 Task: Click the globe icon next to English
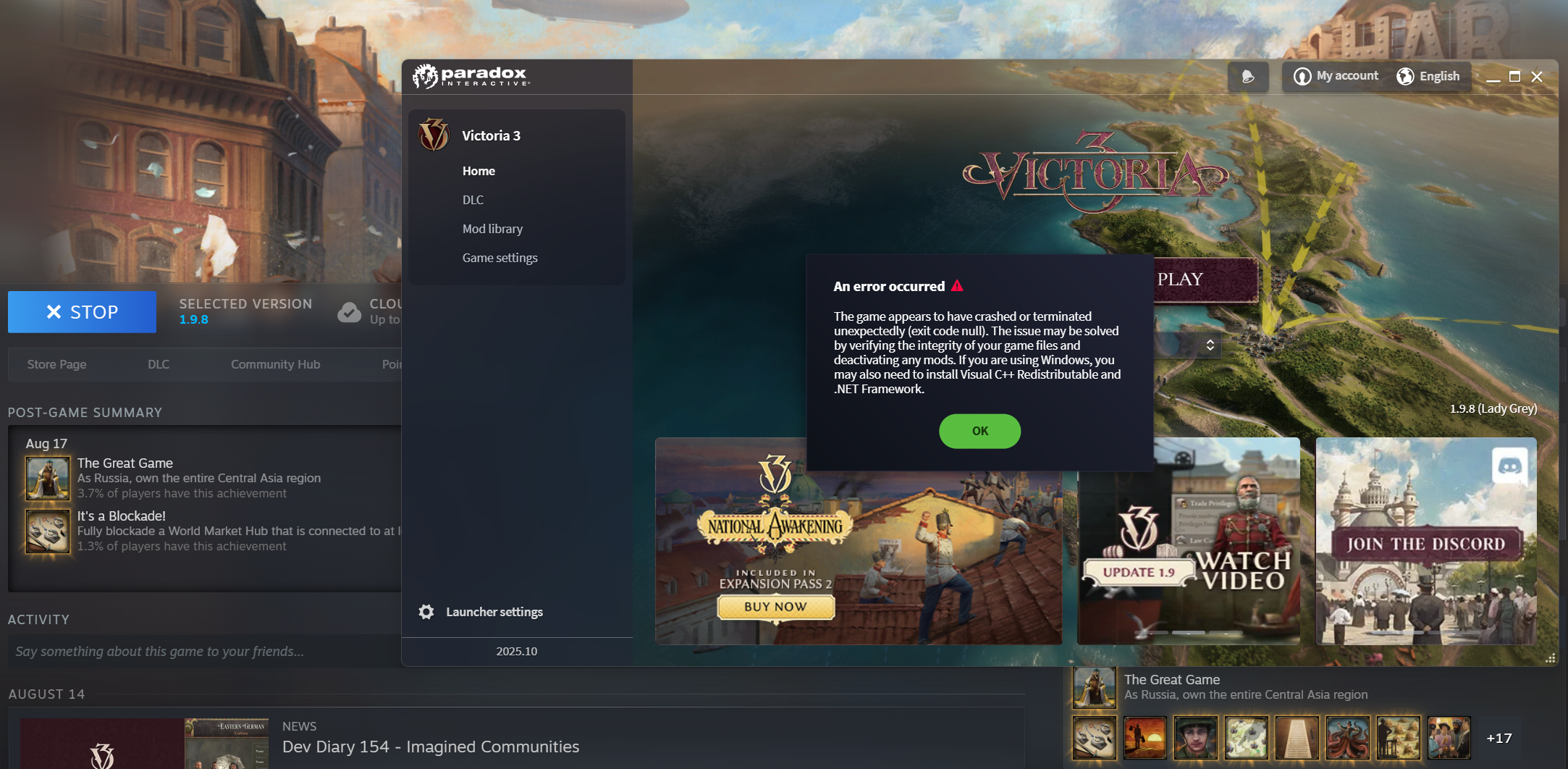(x=1405, y=76)
